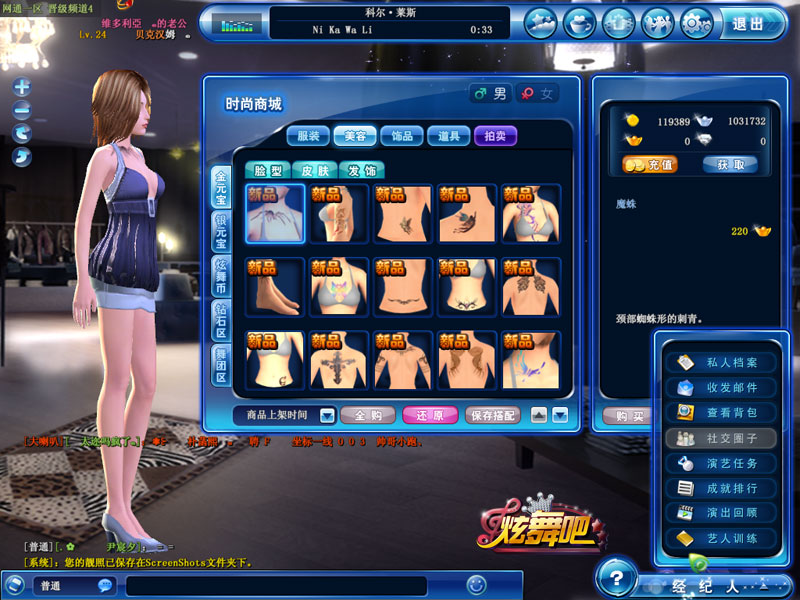The height and width of the screenshot is (600, 800).
Task: Switch to the 皮肤 skin subcategory
Action: [x=315, y=171]
